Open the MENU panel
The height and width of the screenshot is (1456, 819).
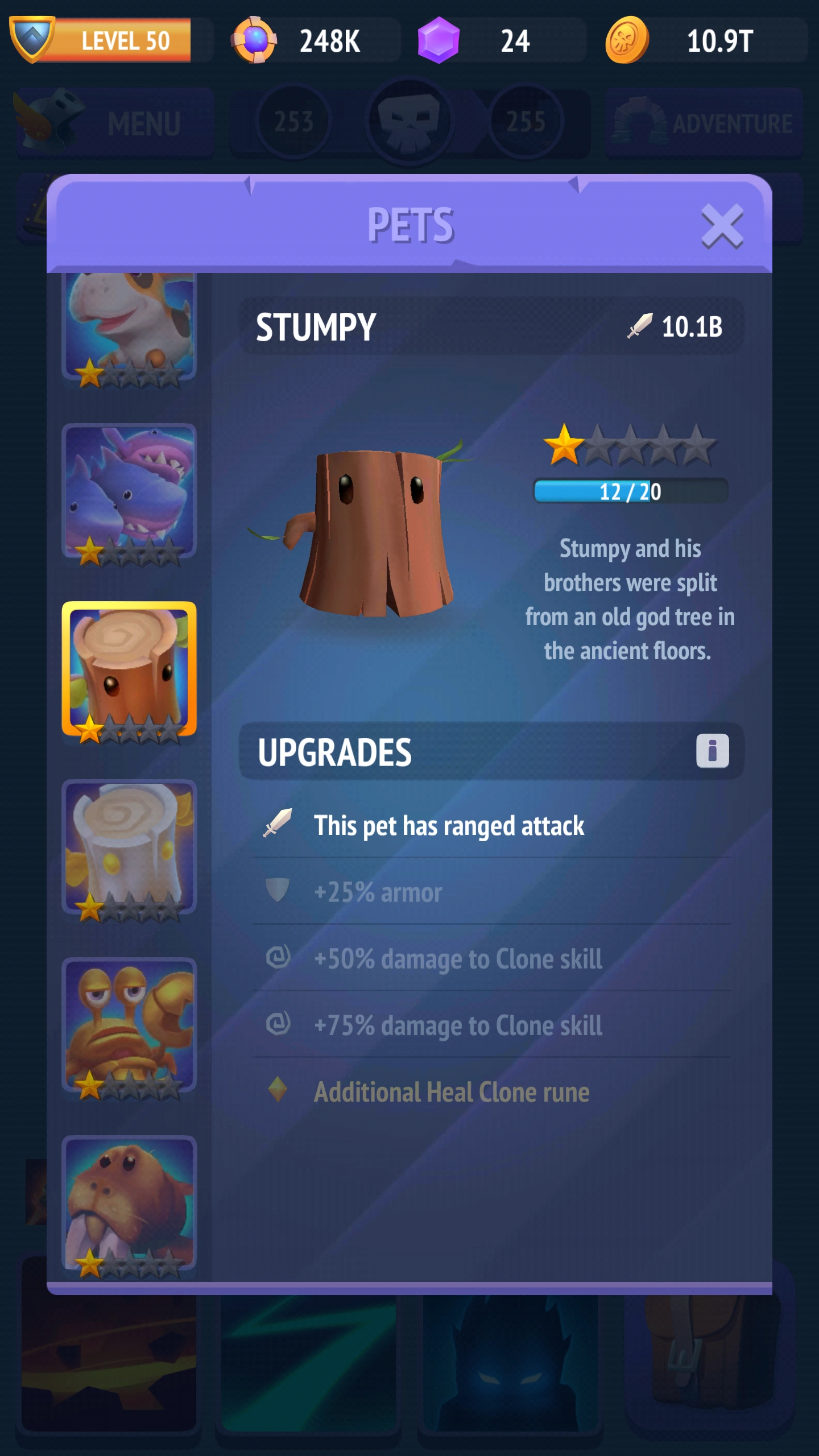point(114,122)
